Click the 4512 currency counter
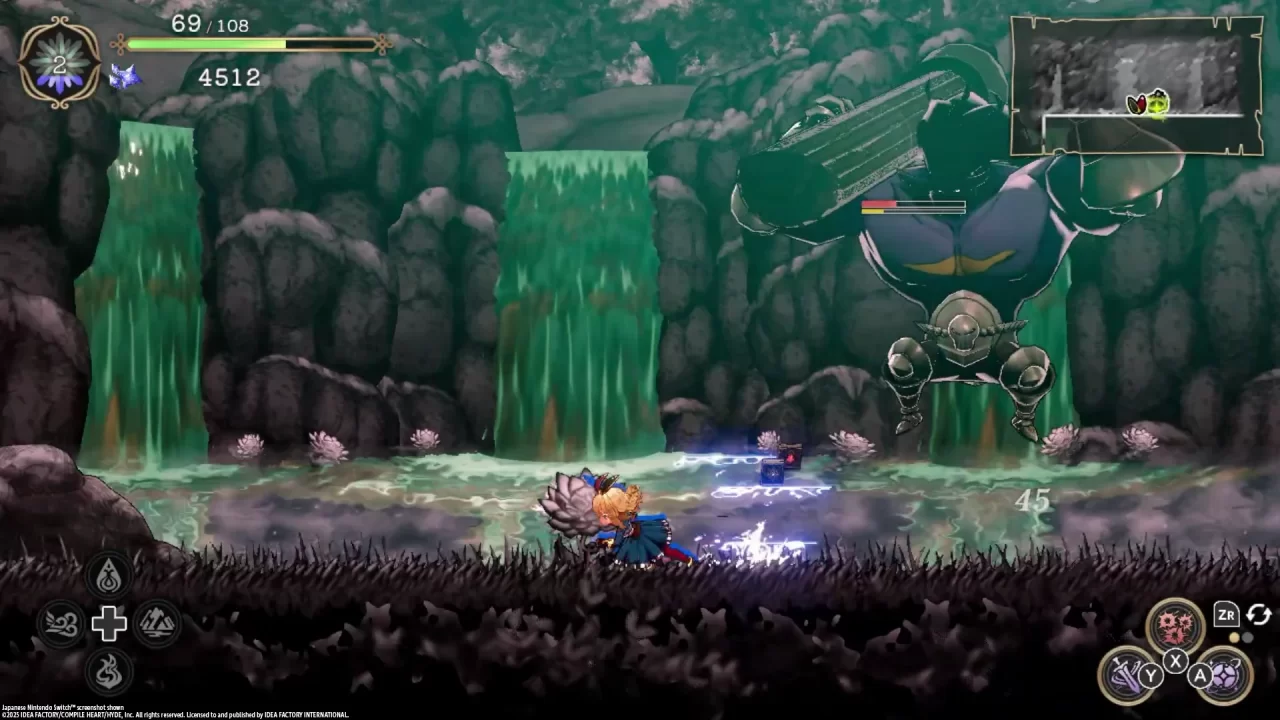This screenshot has height=720, width=1280. pos(228,78)
